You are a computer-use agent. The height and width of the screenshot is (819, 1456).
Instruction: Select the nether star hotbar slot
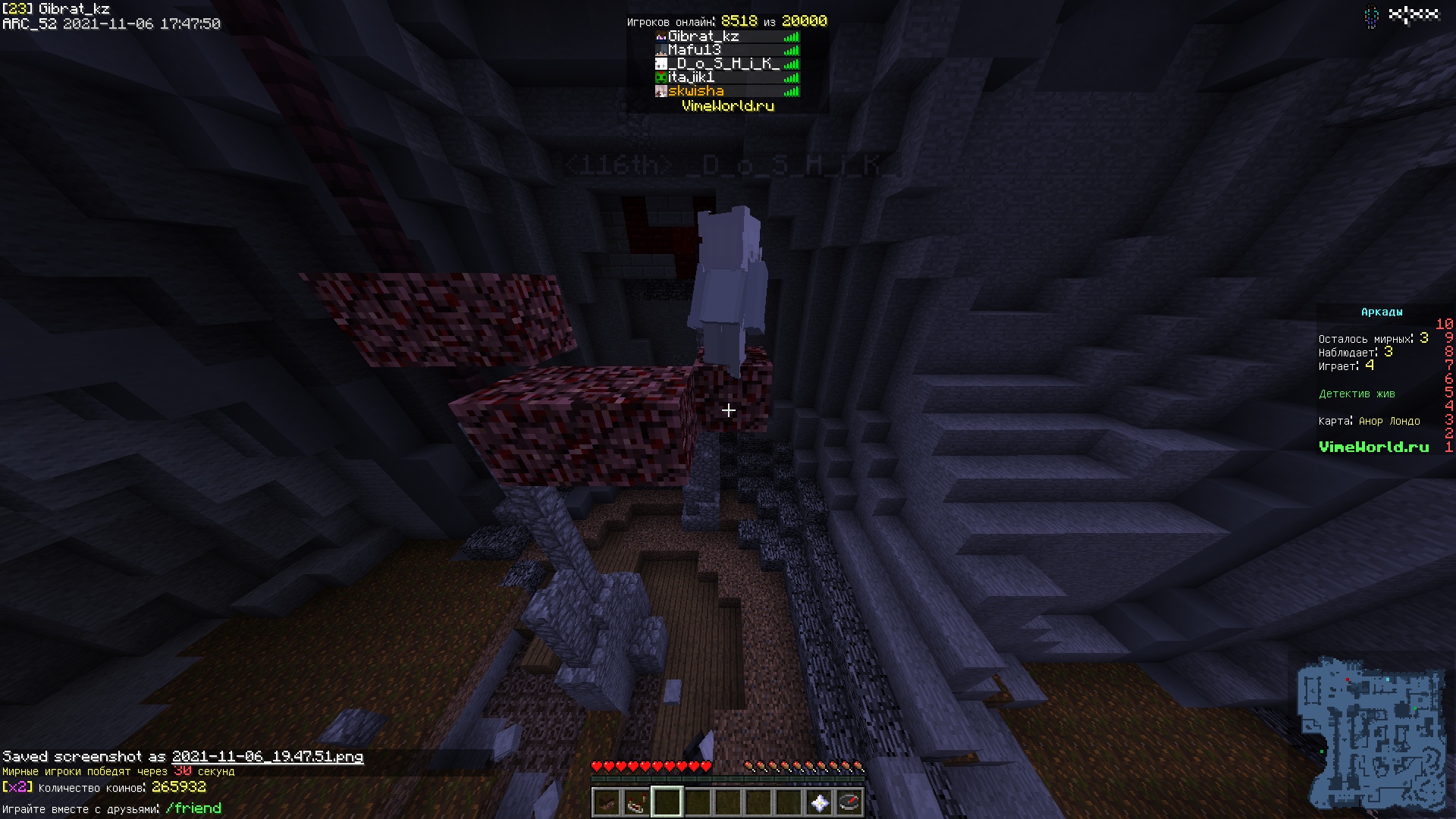click(819, 802)
